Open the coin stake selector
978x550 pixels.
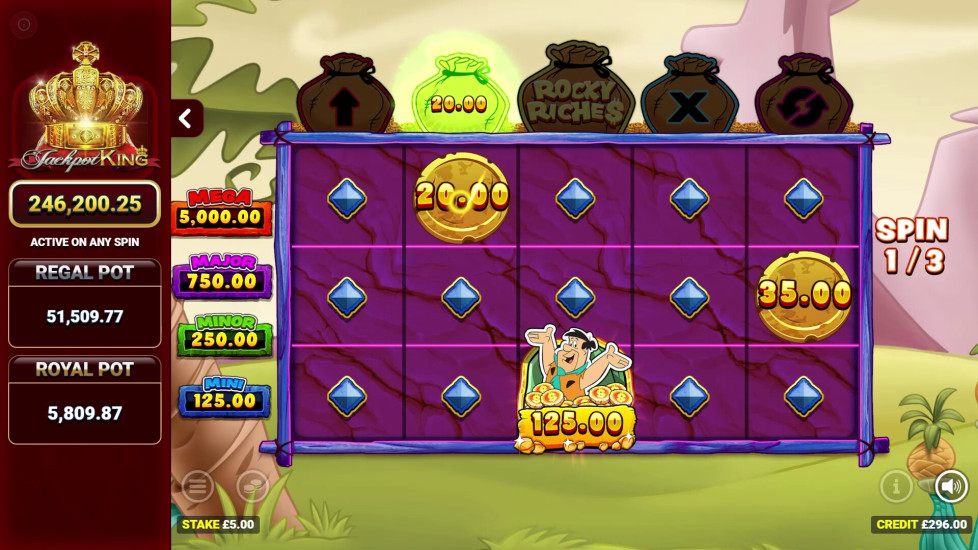252,487
